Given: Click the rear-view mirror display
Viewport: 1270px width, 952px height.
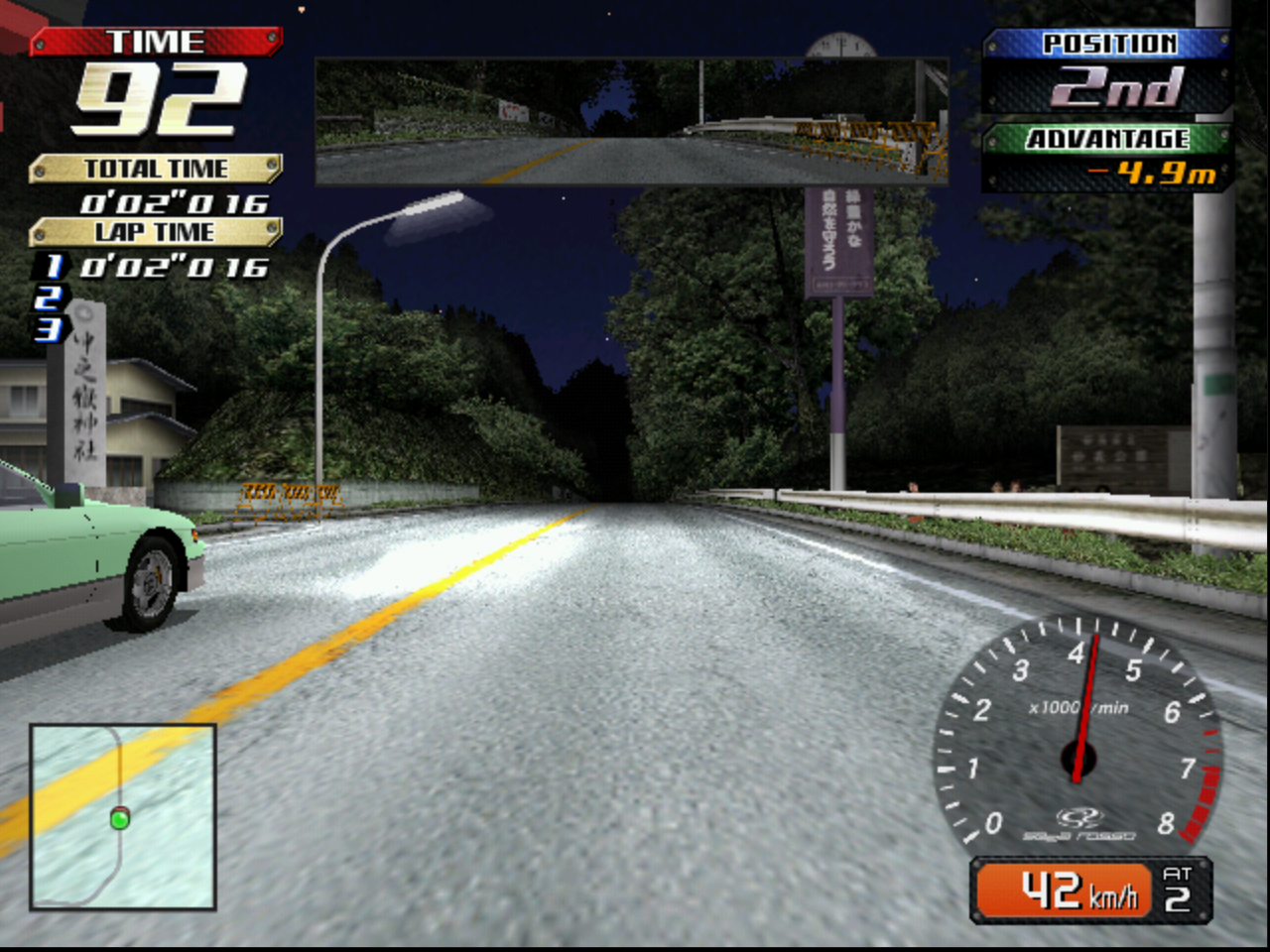Looking at the screenshot, I should 631,122.
